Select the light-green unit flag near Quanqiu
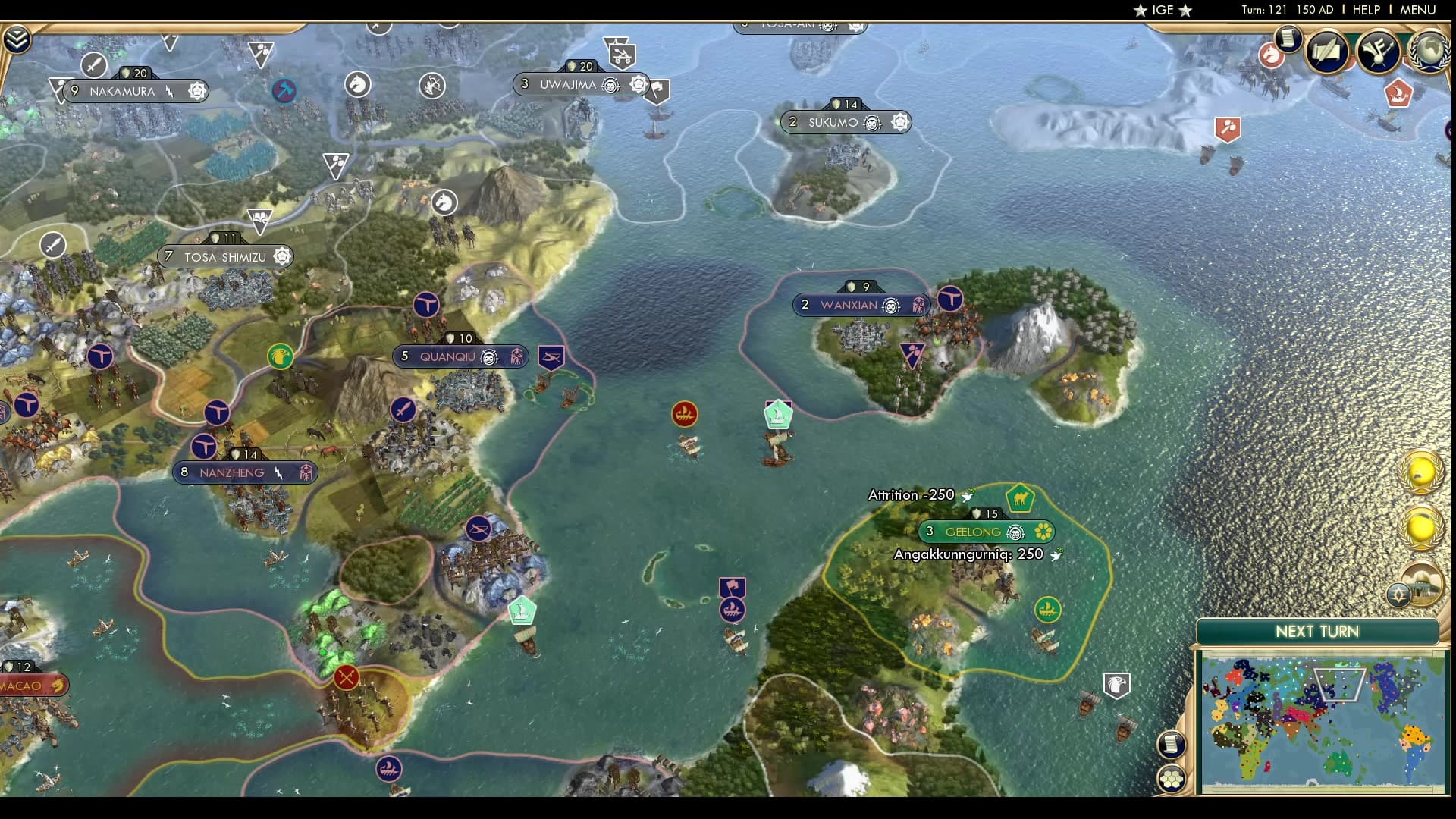 tap(522, 610)
